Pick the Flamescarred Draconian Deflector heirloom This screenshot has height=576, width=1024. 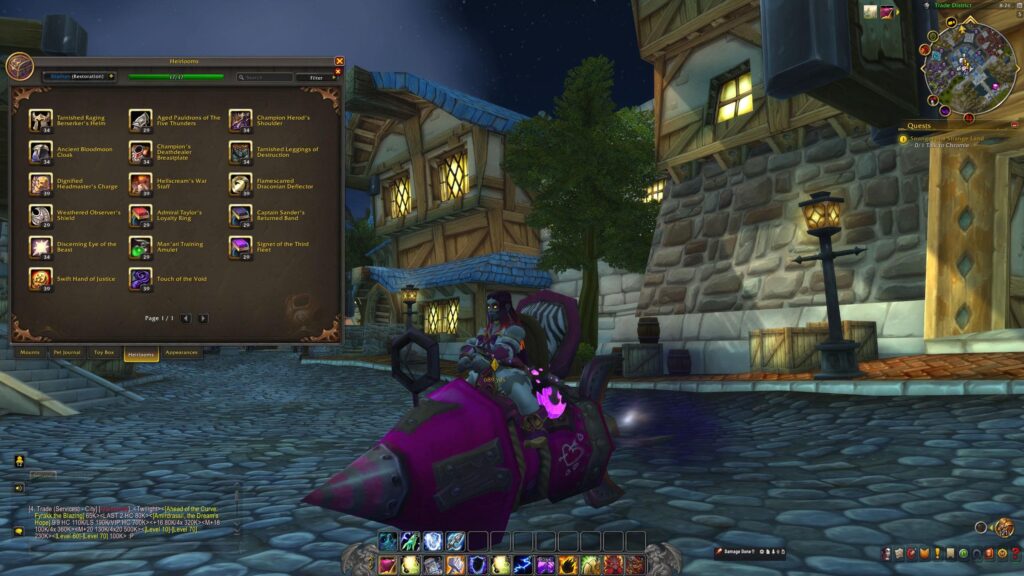[240, 184]
